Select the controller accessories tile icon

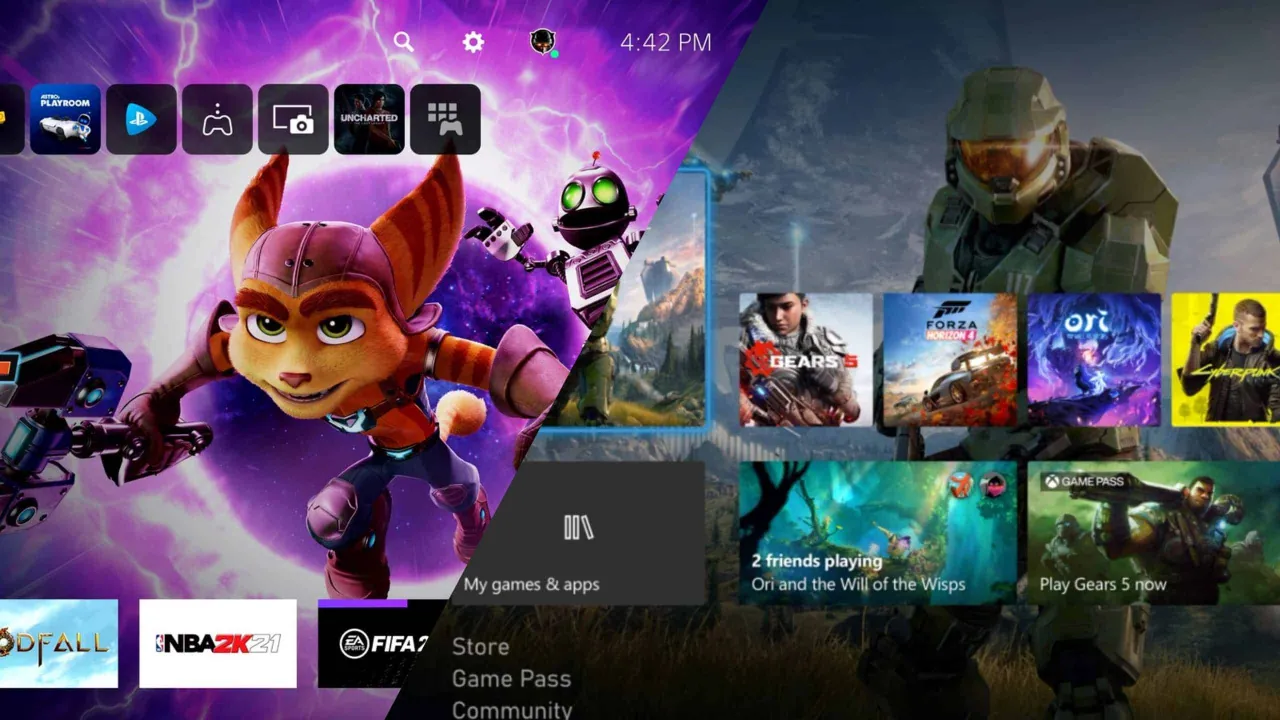pos(218,119)
